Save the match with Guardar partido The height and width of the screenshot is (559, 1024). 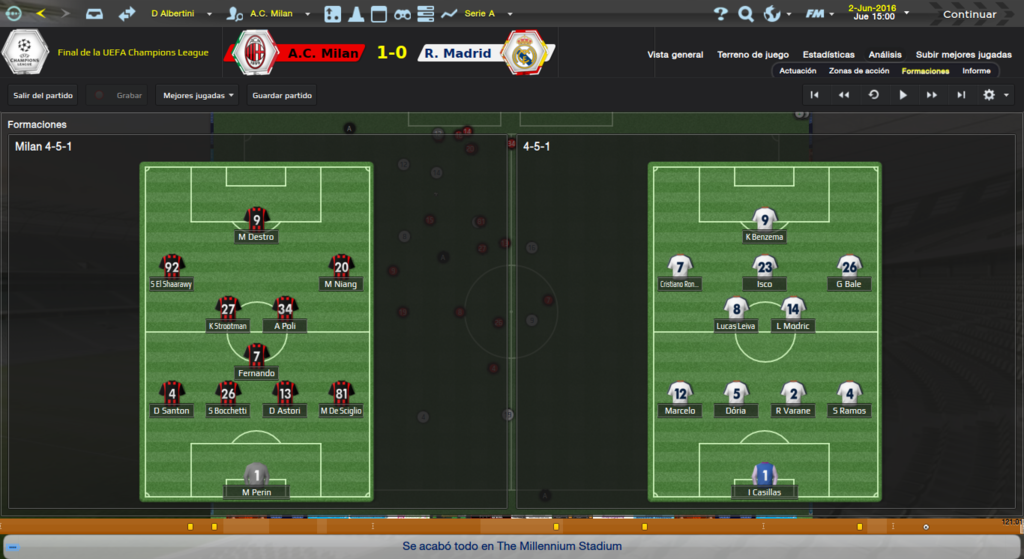282,96
